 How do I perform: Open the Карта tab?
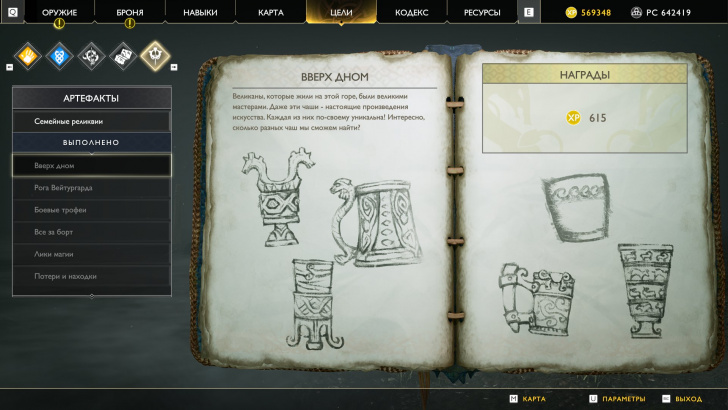coord(270,12)
